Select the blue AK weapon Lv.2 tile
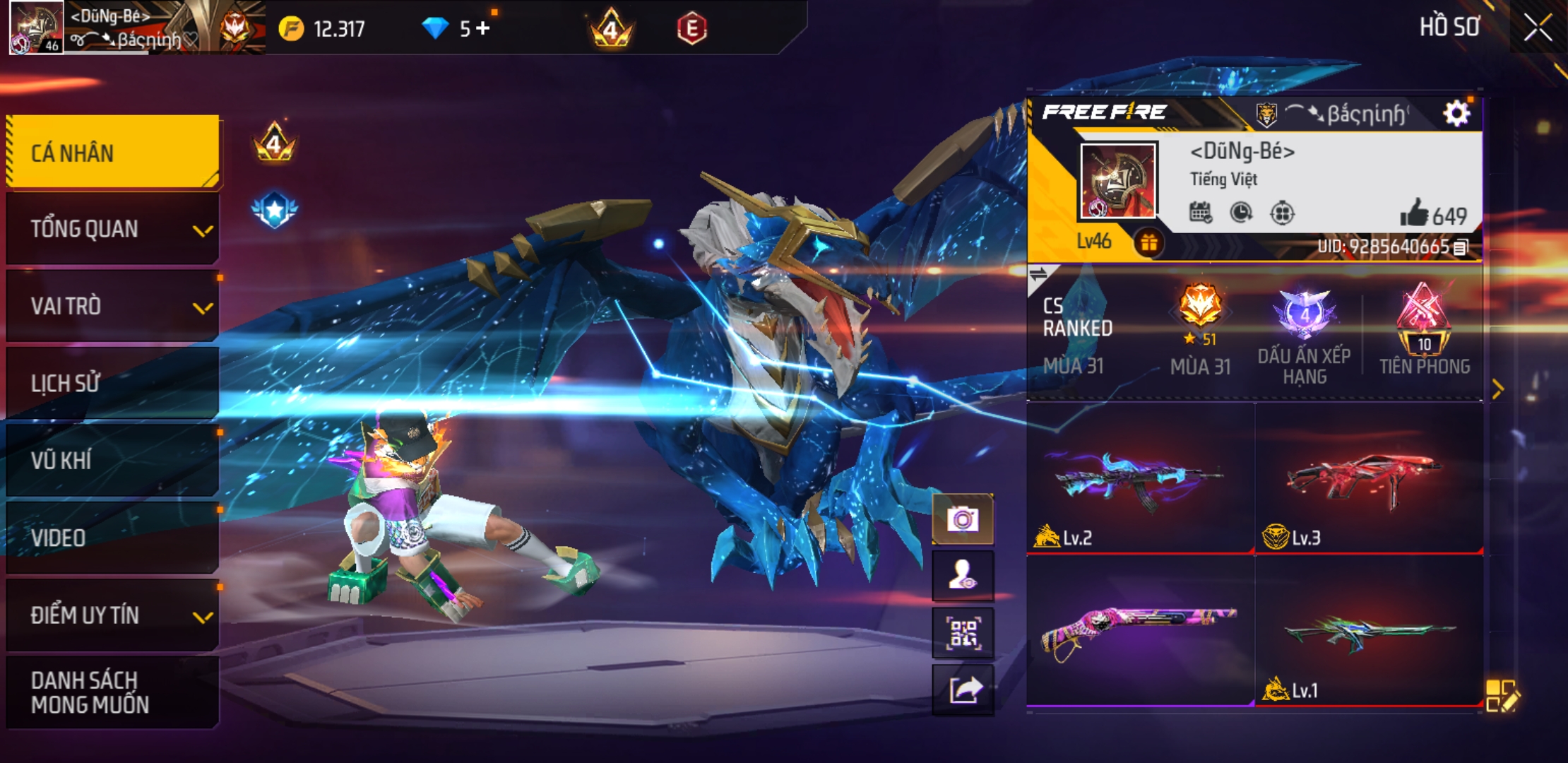1568x763 pixels. [1140, 479]
